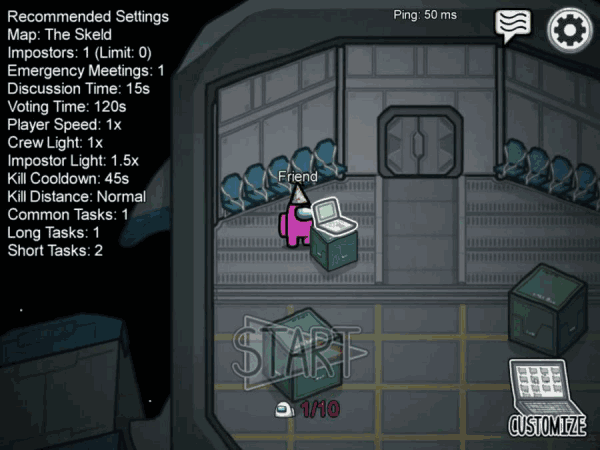Viewport: 600px width, 450px height.
Task: Open the chat speech bubble
Action: tap(514, 26)
